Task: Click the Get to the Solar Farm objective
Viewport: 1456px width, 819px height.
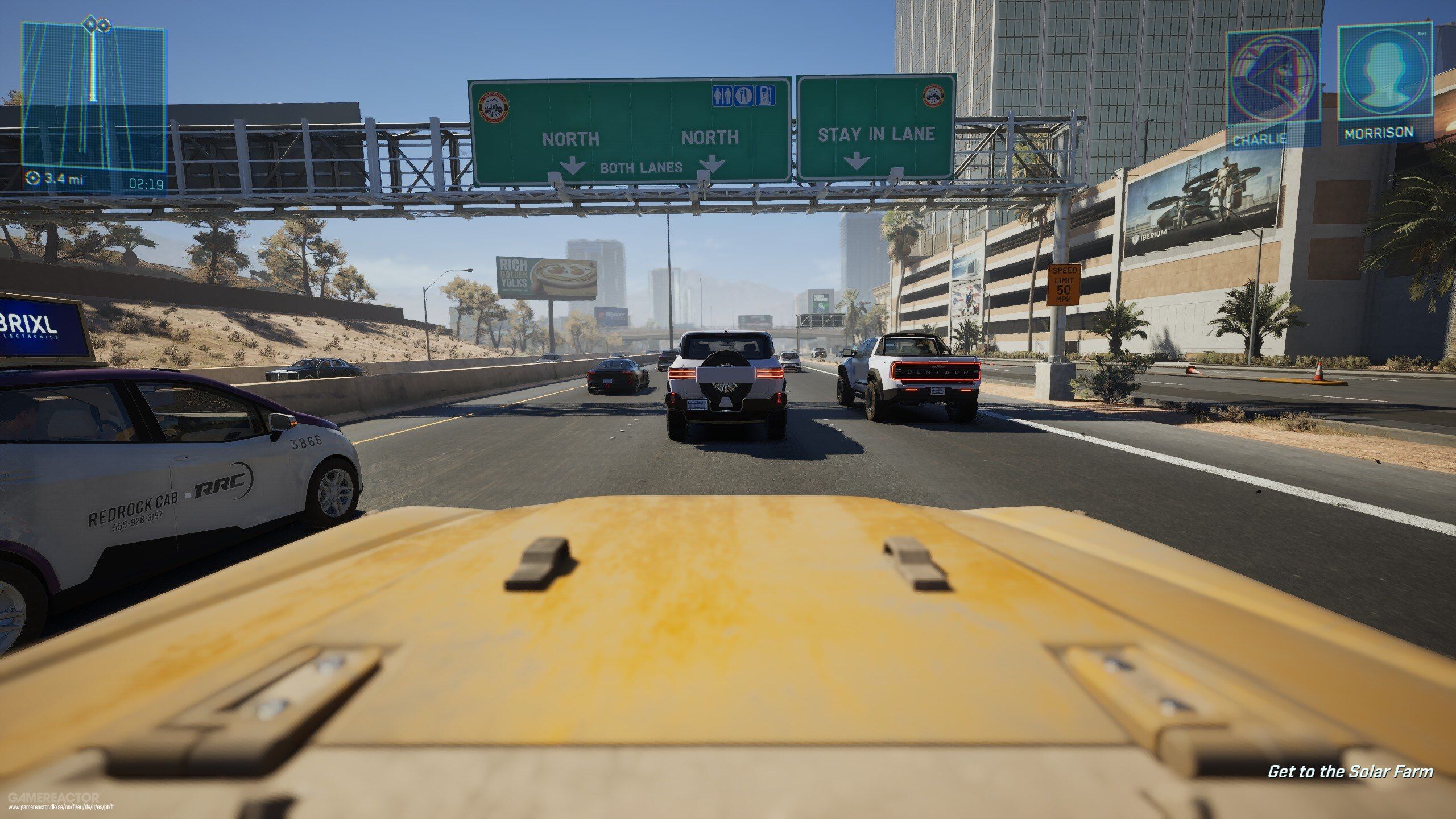Action: coord(1350,771)
